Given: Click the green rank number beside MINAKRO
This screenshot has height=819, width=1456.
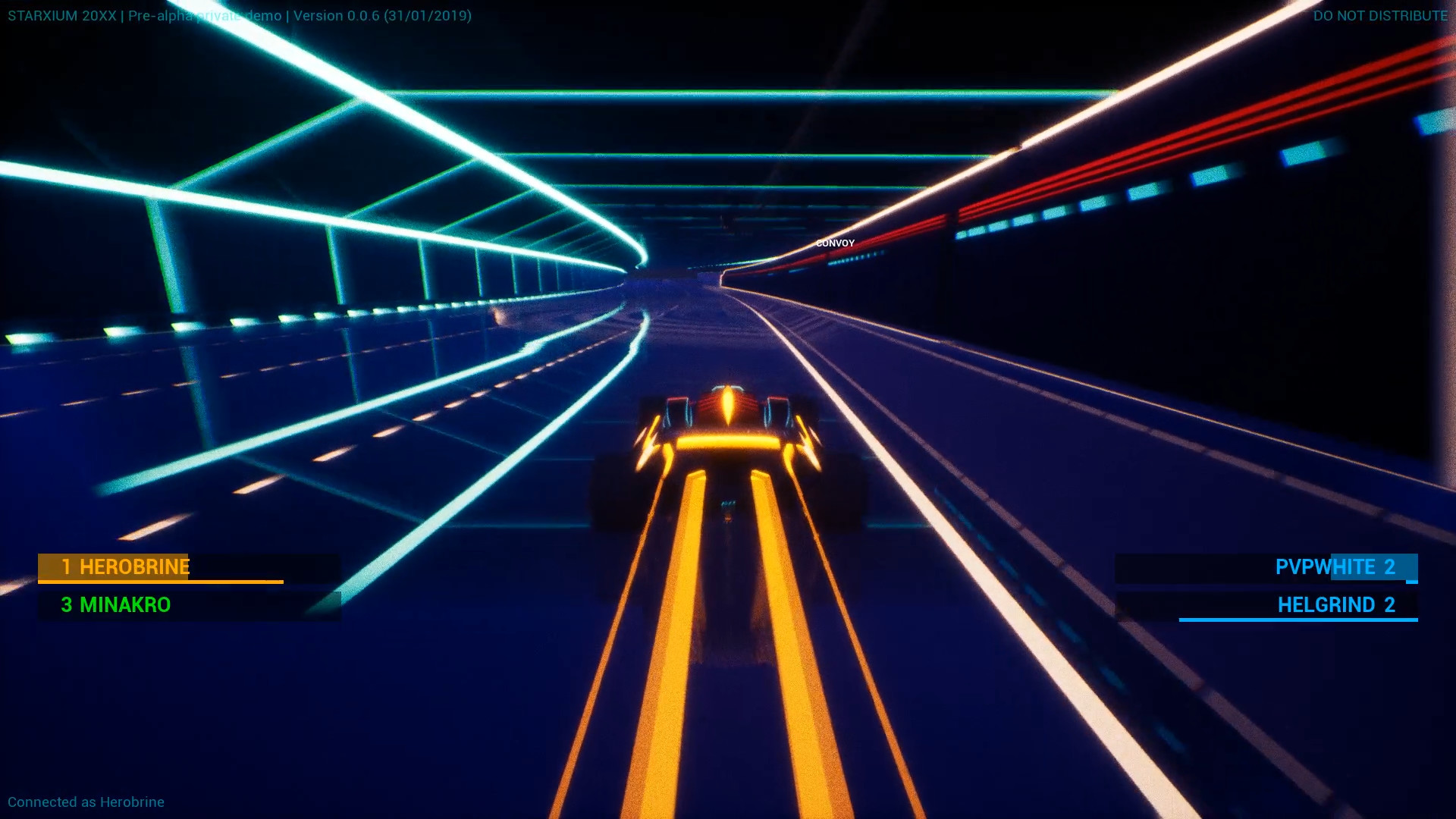Looking at the screenshot, I should [67, 606].
